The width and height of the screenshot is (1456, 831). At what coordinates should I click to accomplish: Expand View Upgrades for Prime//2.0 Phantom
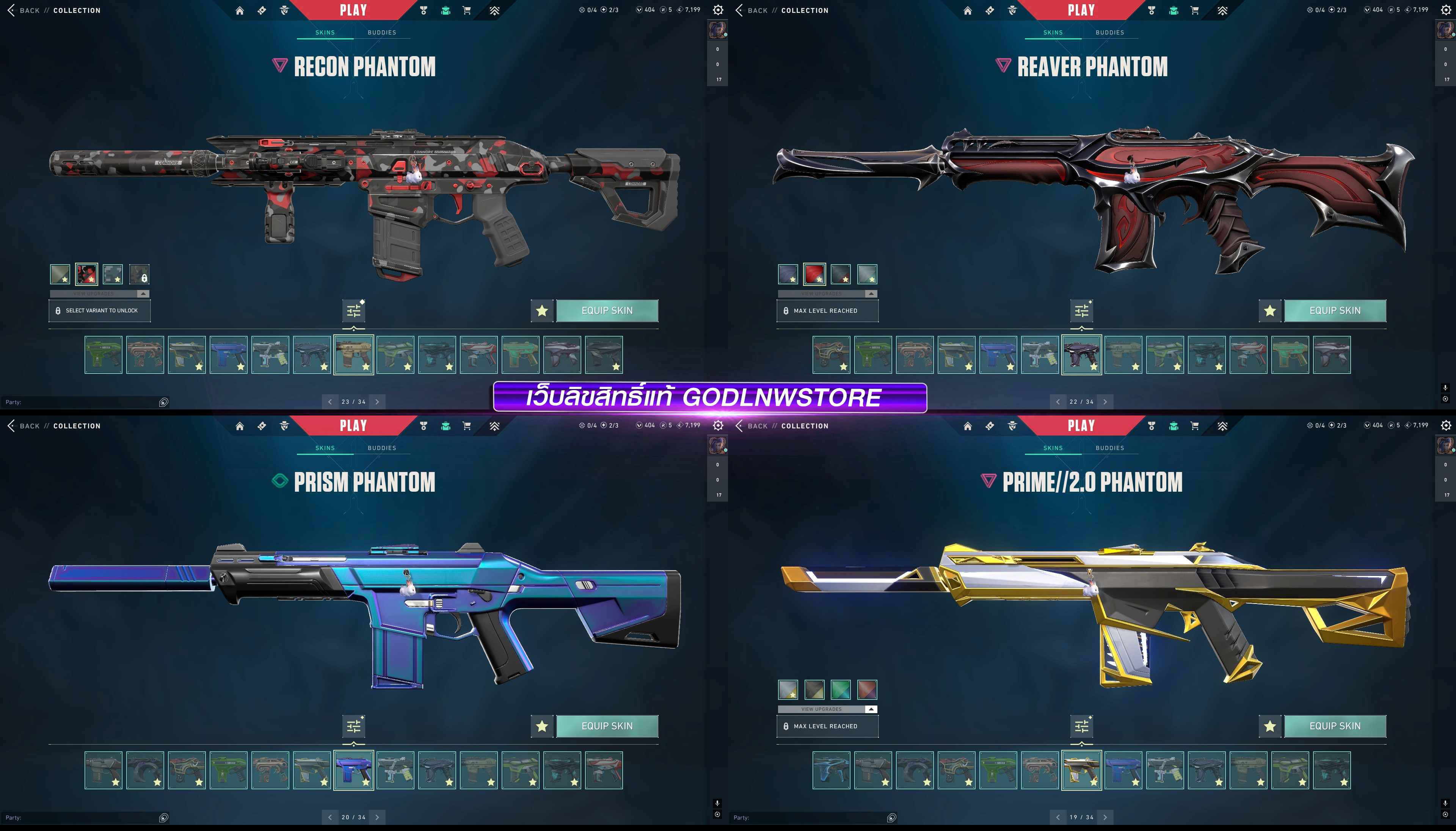click(x=827, y=709)
